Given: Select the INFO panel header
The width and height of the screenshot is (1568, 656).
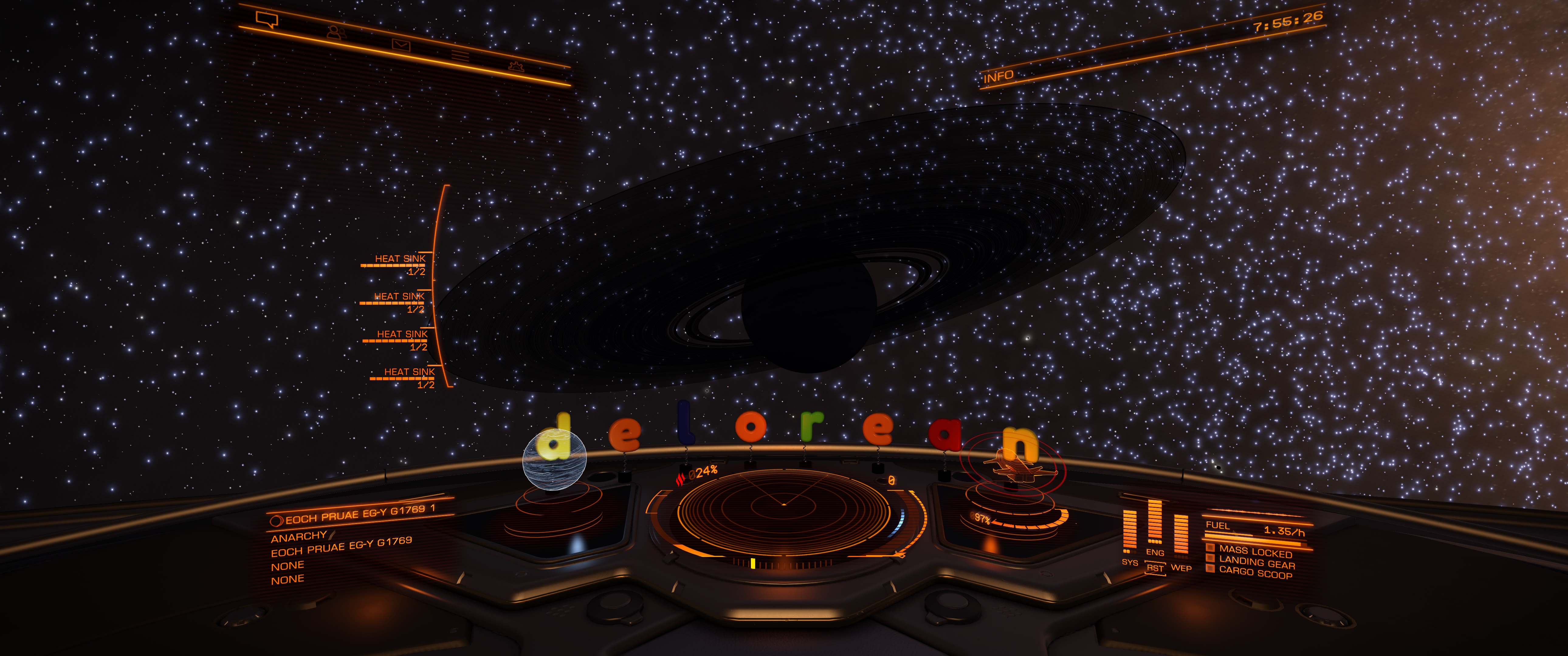Looking at the screenshot, I should [998, 77].
